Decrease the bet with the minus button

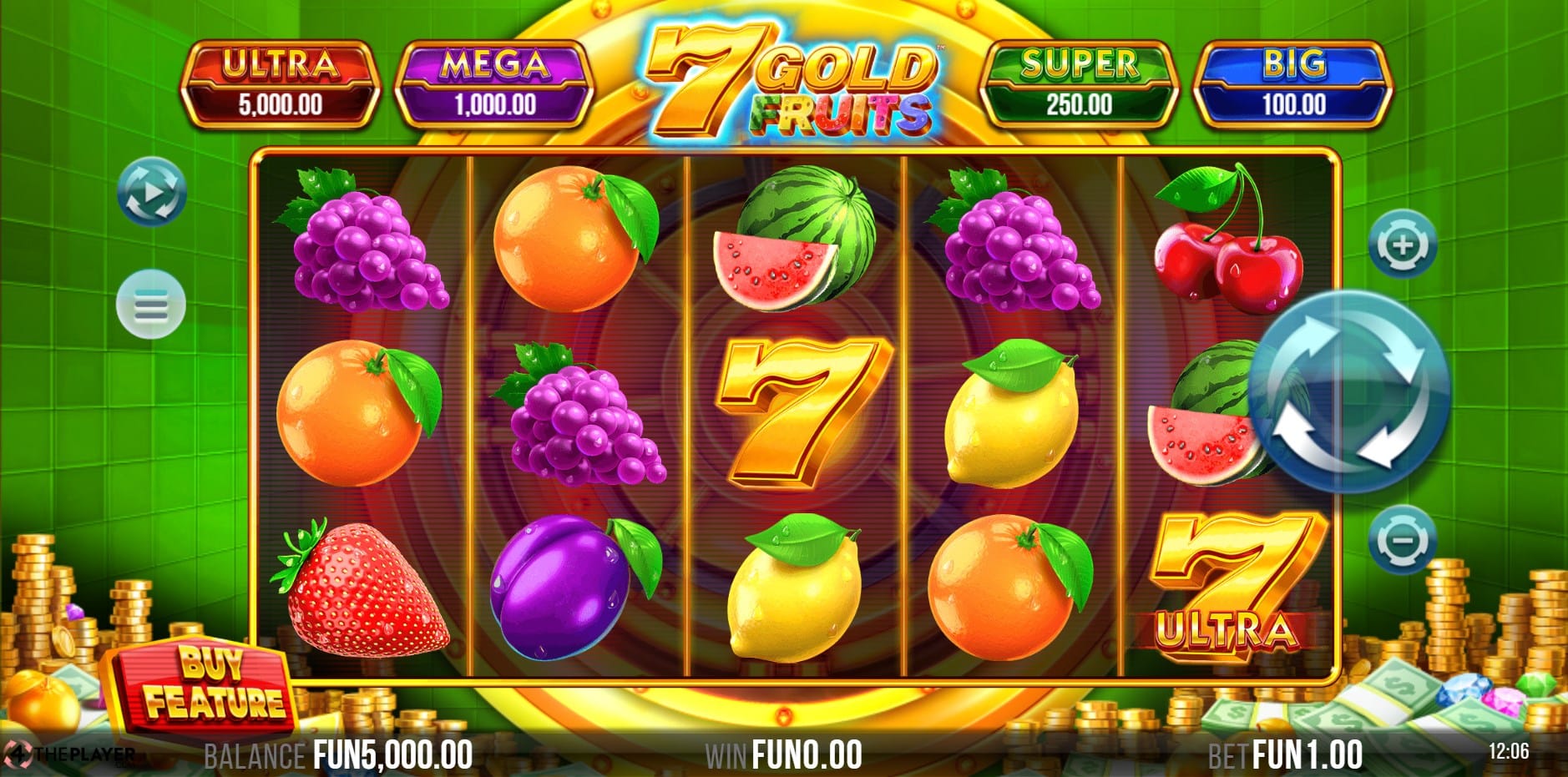click(1403, 540)
